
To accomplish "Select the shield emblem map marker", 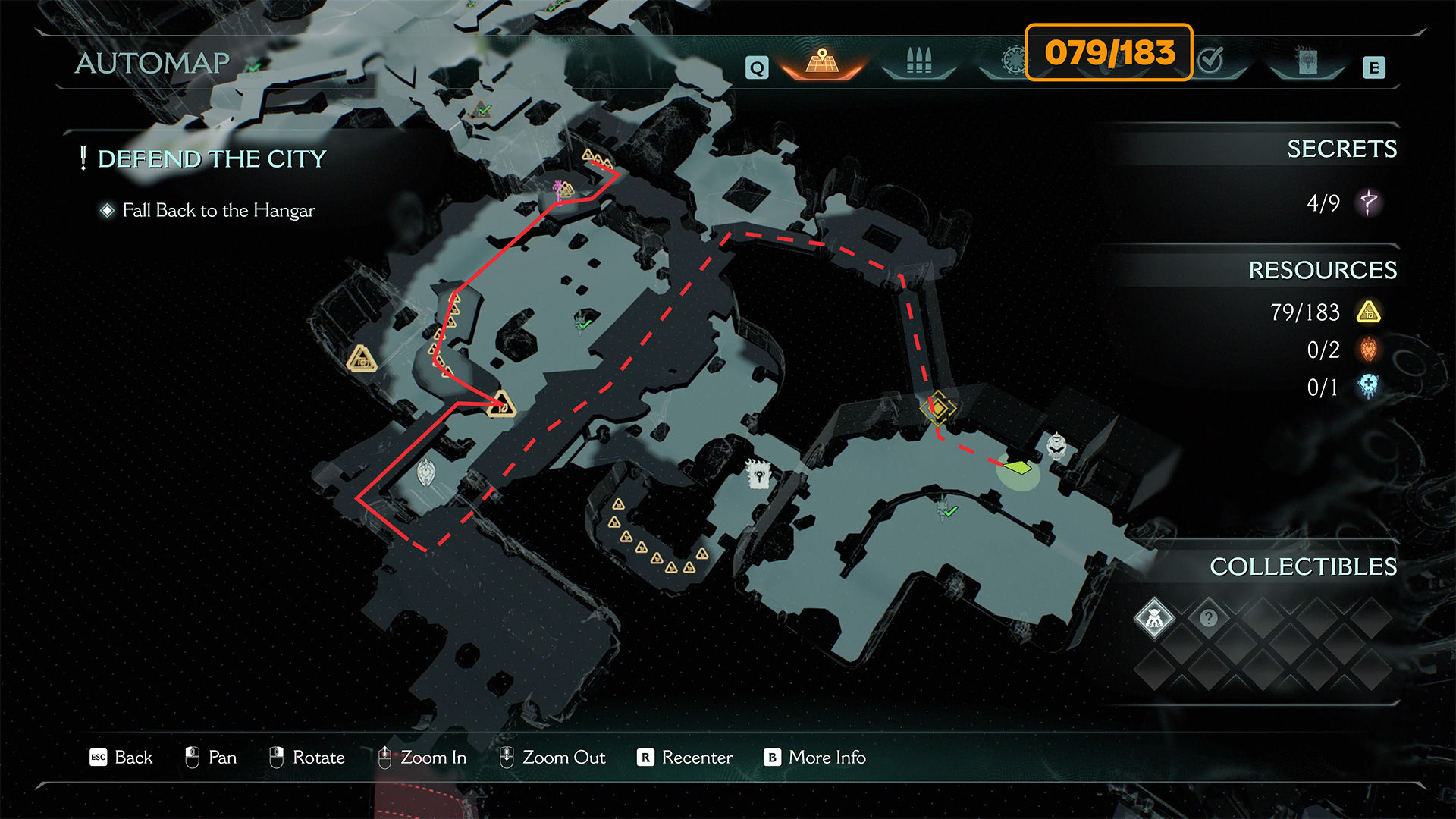I will (426, 472).
